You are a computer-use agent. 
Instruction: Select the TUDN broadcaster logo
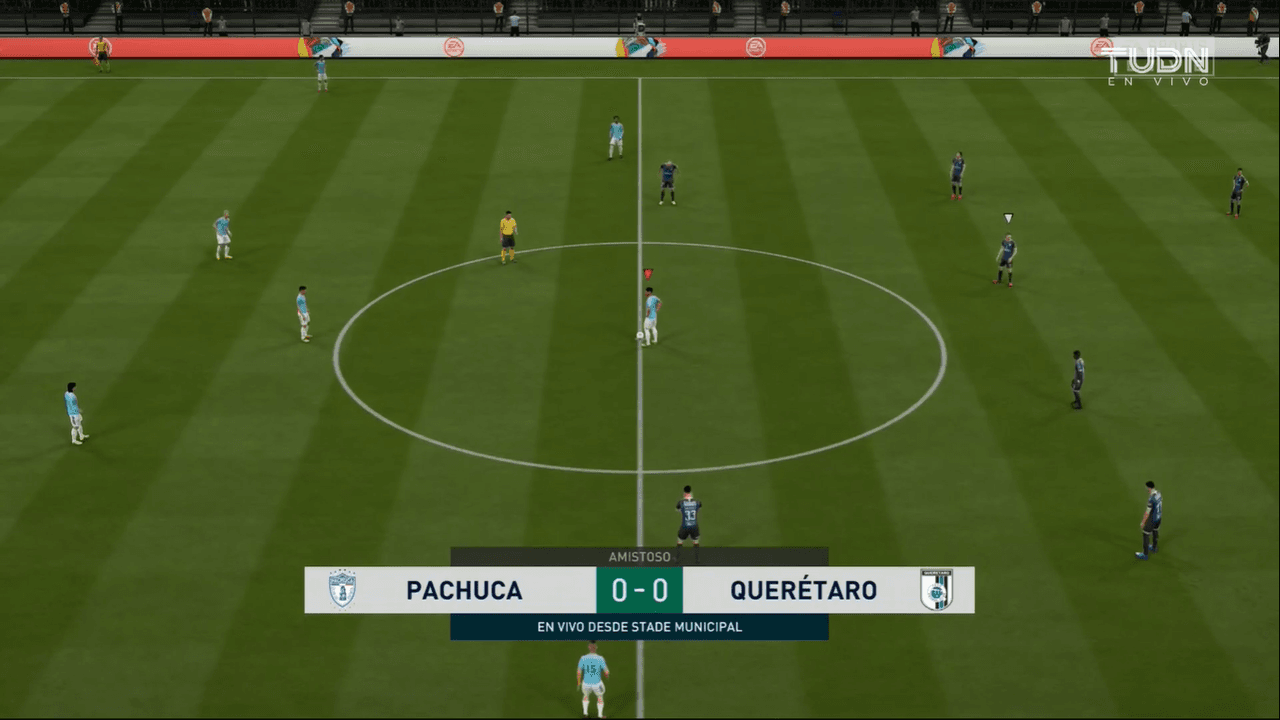pyautogui.click(x=1160, y=62)
